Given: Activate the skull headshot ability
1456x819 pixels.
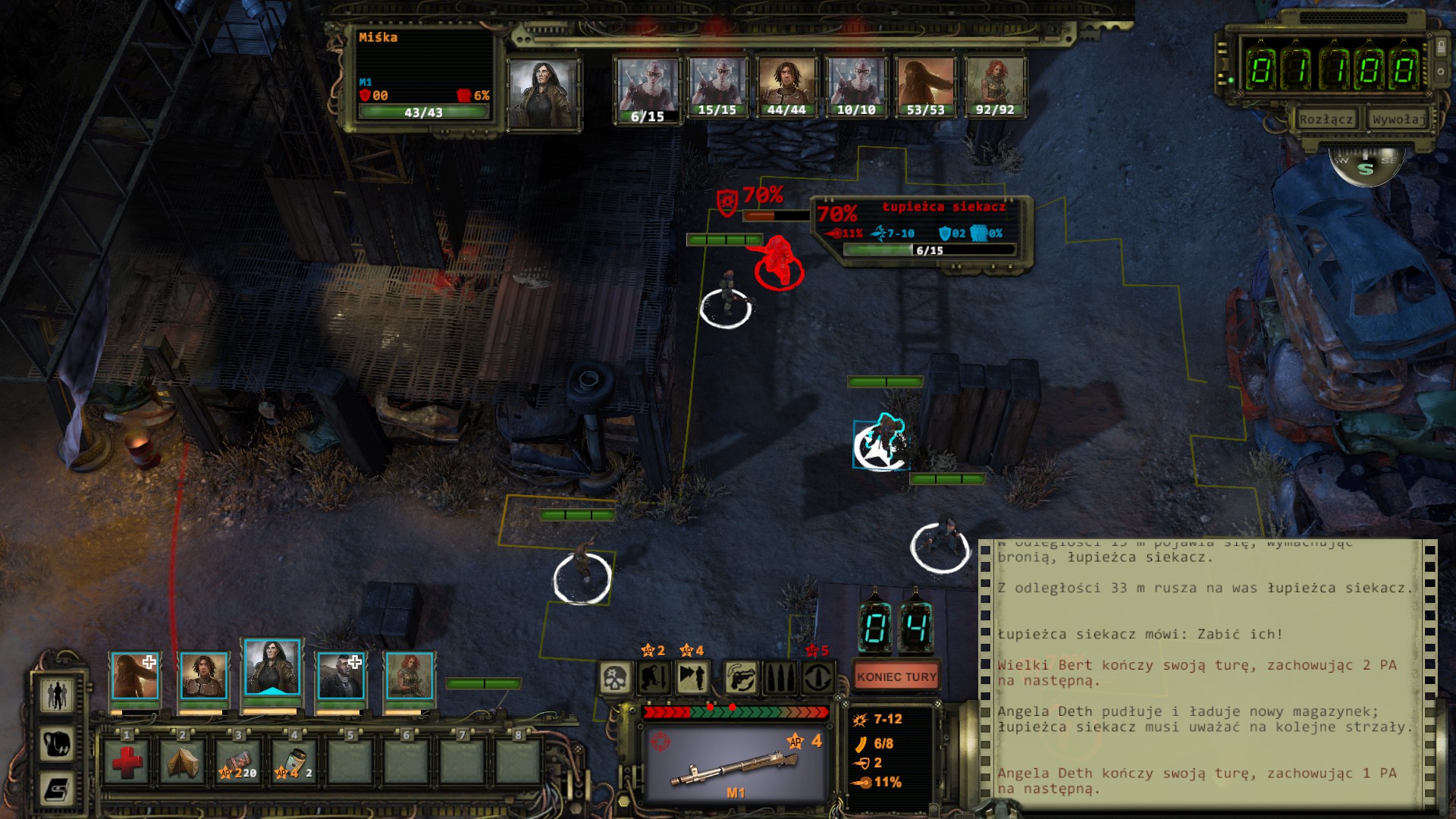Looking at the screenshot, I should (615, 677).
